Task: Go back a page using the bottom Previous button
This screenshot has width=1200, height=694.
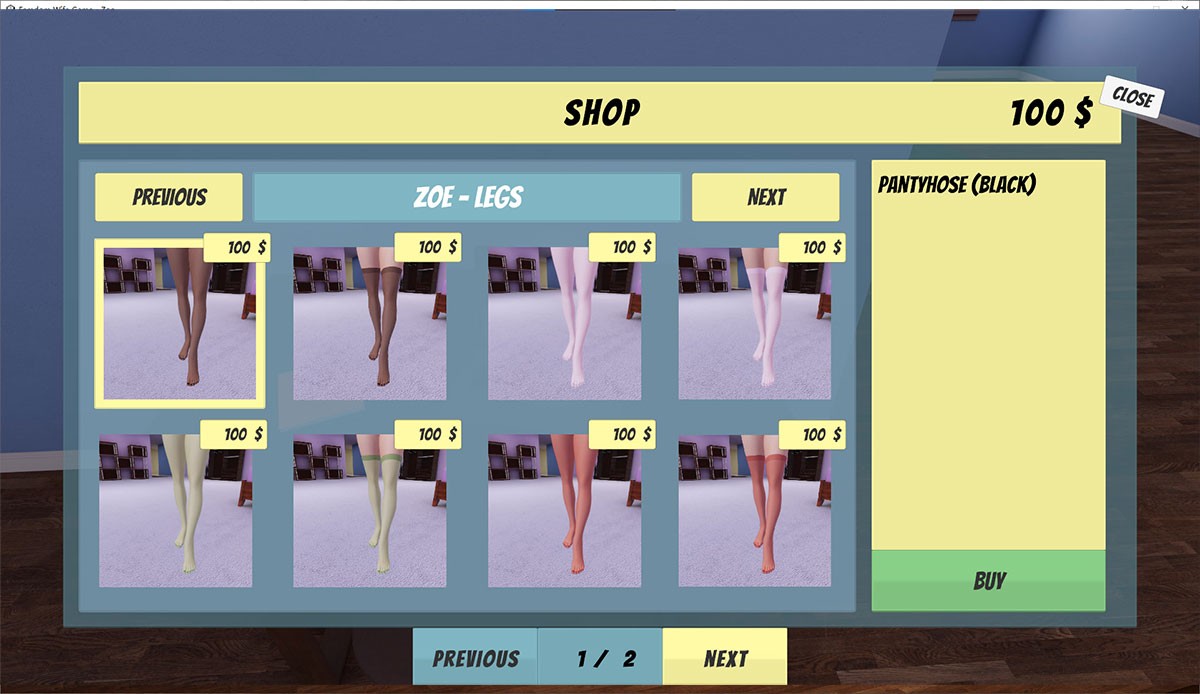Action: pos(475,658)
